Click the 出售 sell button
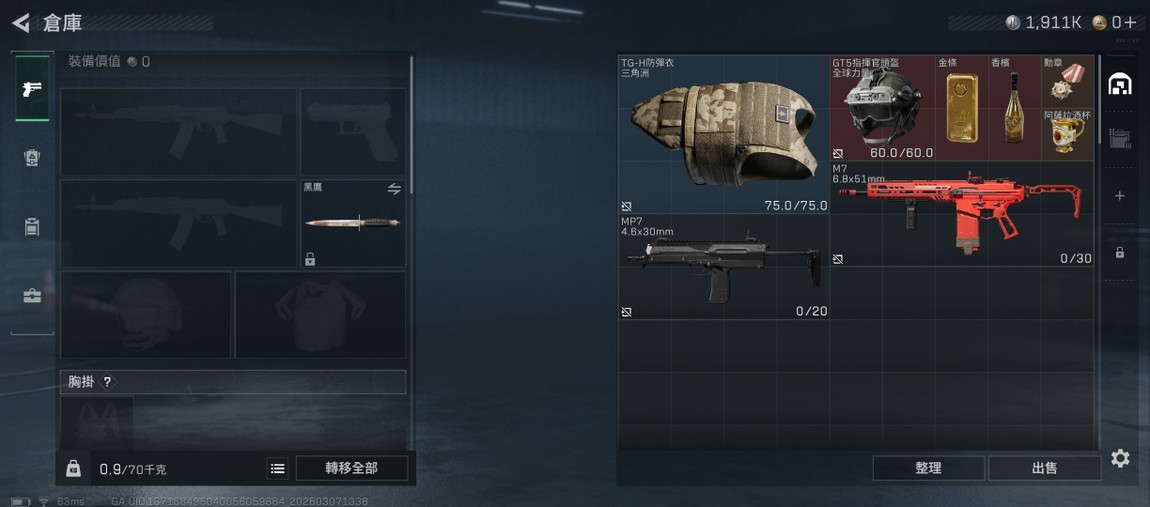The height and width of the screenshot is (507, 1150). [1044, 468]
